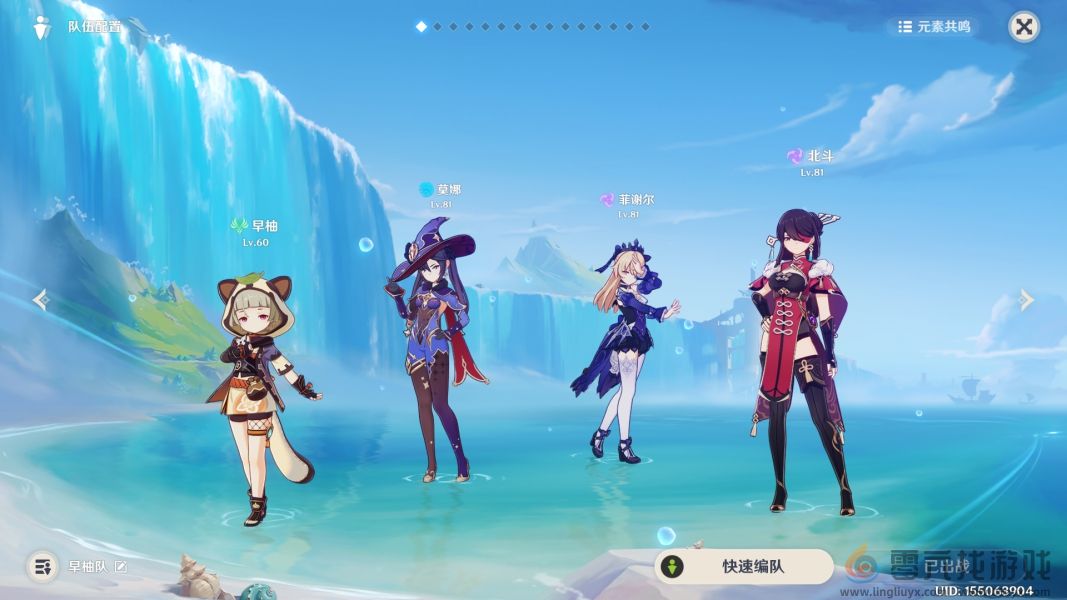Close the party setup screen

[1023, 27]
